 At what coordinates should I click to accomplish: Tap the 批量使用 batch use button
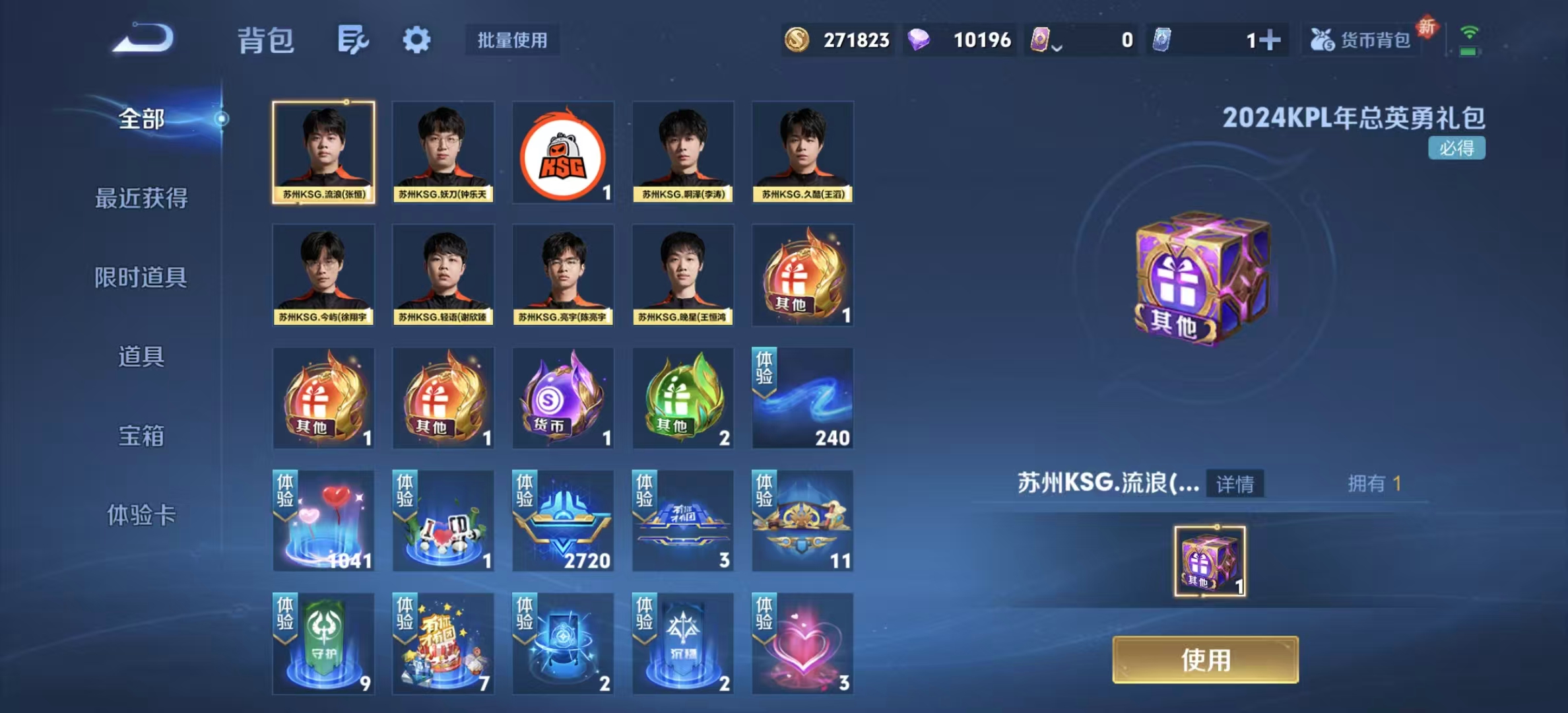[x=512, y=40]
